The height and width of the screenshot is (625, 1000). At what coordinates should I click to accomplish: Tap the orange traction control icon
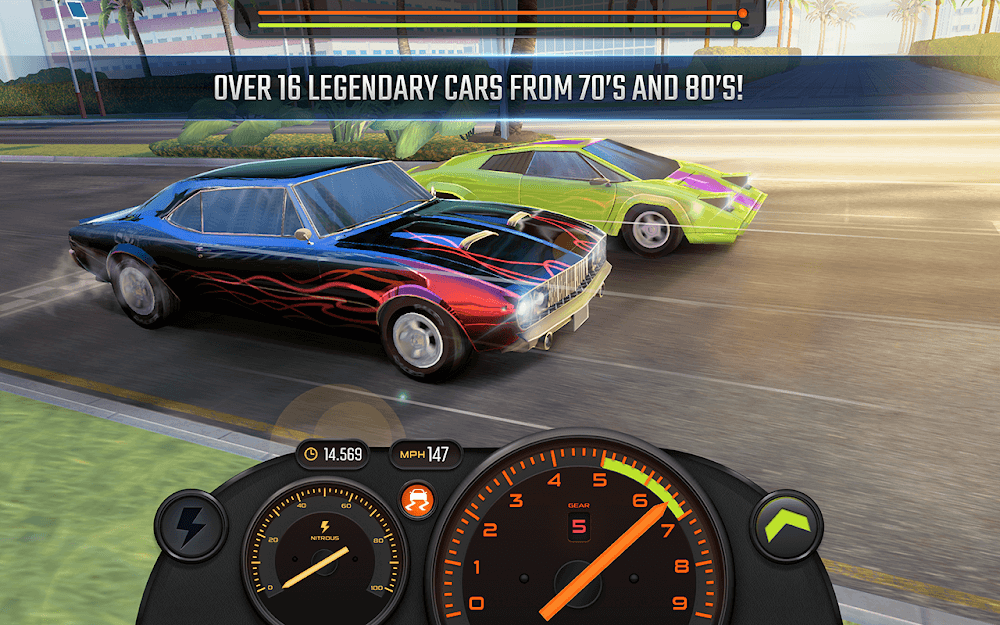click(x=413, y=499)
